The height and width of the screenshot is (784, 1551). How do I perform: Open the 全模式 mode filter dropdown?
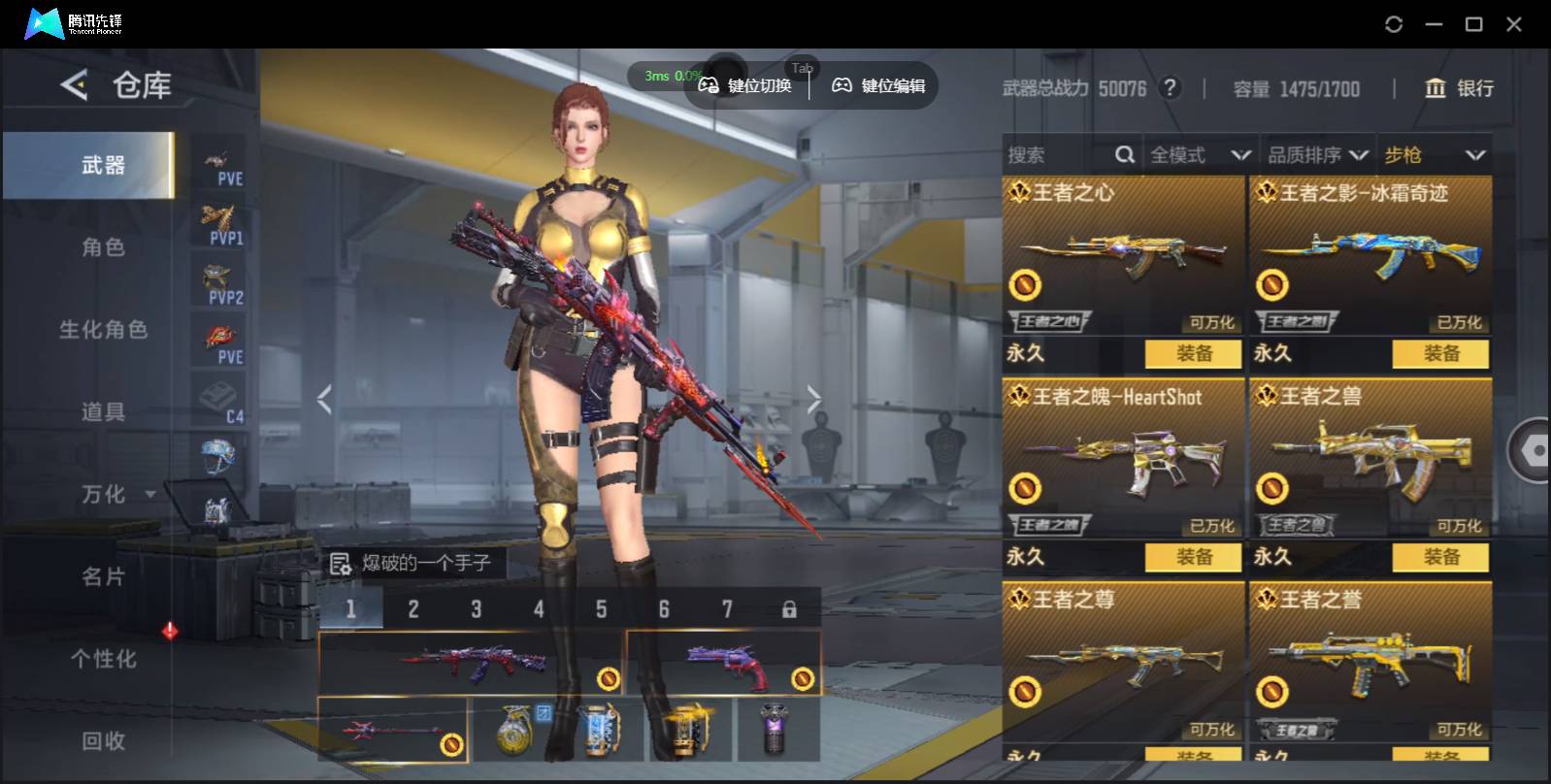point(1200,155)
